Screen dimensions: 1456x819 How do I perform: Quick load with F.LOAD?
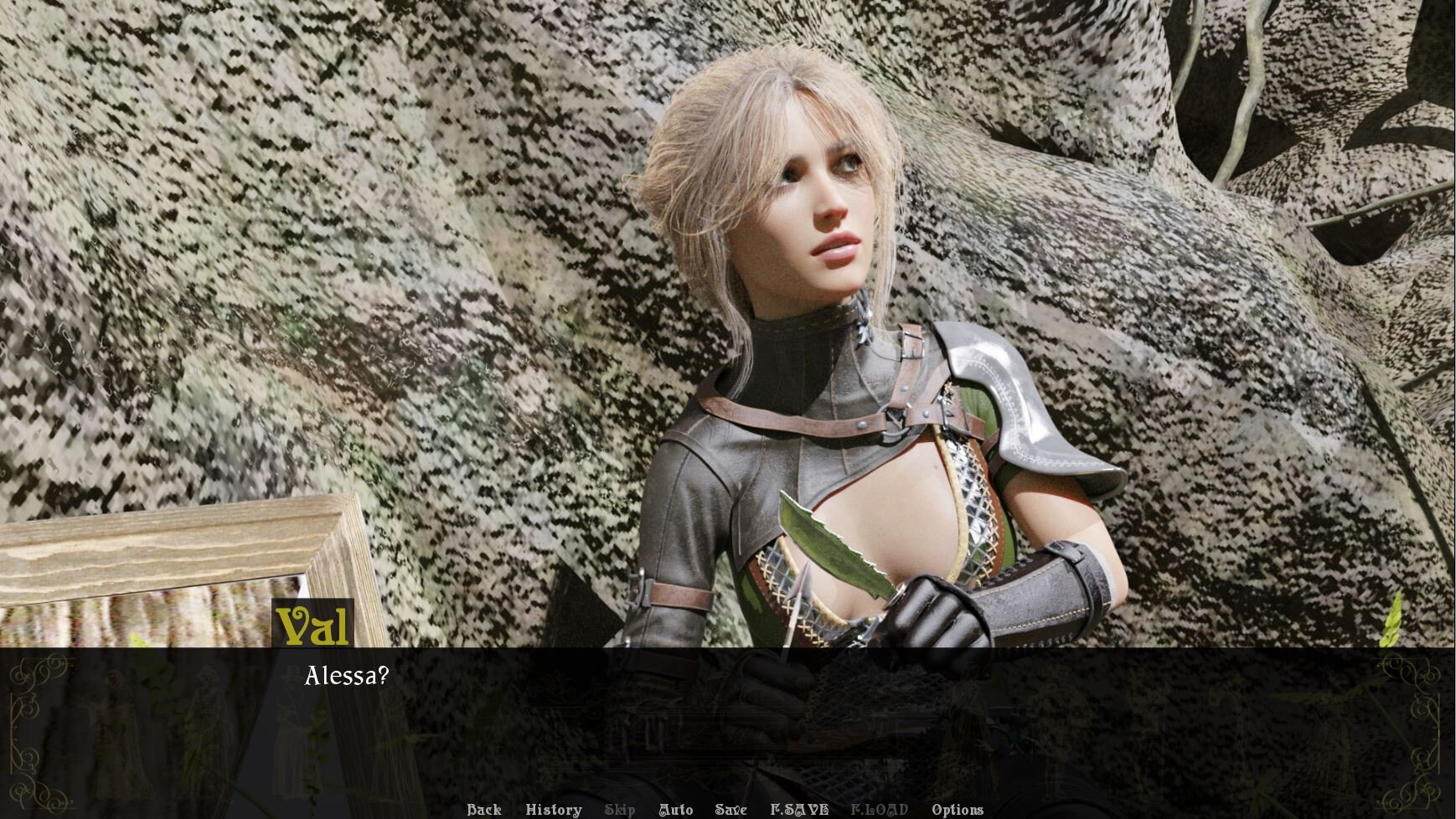(x=879, y=809)
